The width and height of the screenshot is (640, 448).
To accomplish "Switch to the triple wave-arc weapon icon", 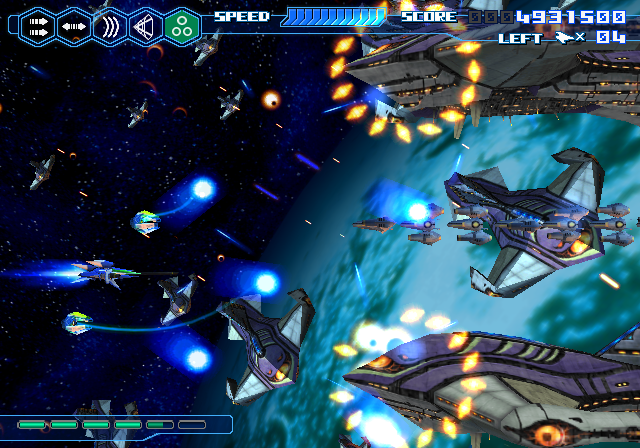I will [110, 26].
